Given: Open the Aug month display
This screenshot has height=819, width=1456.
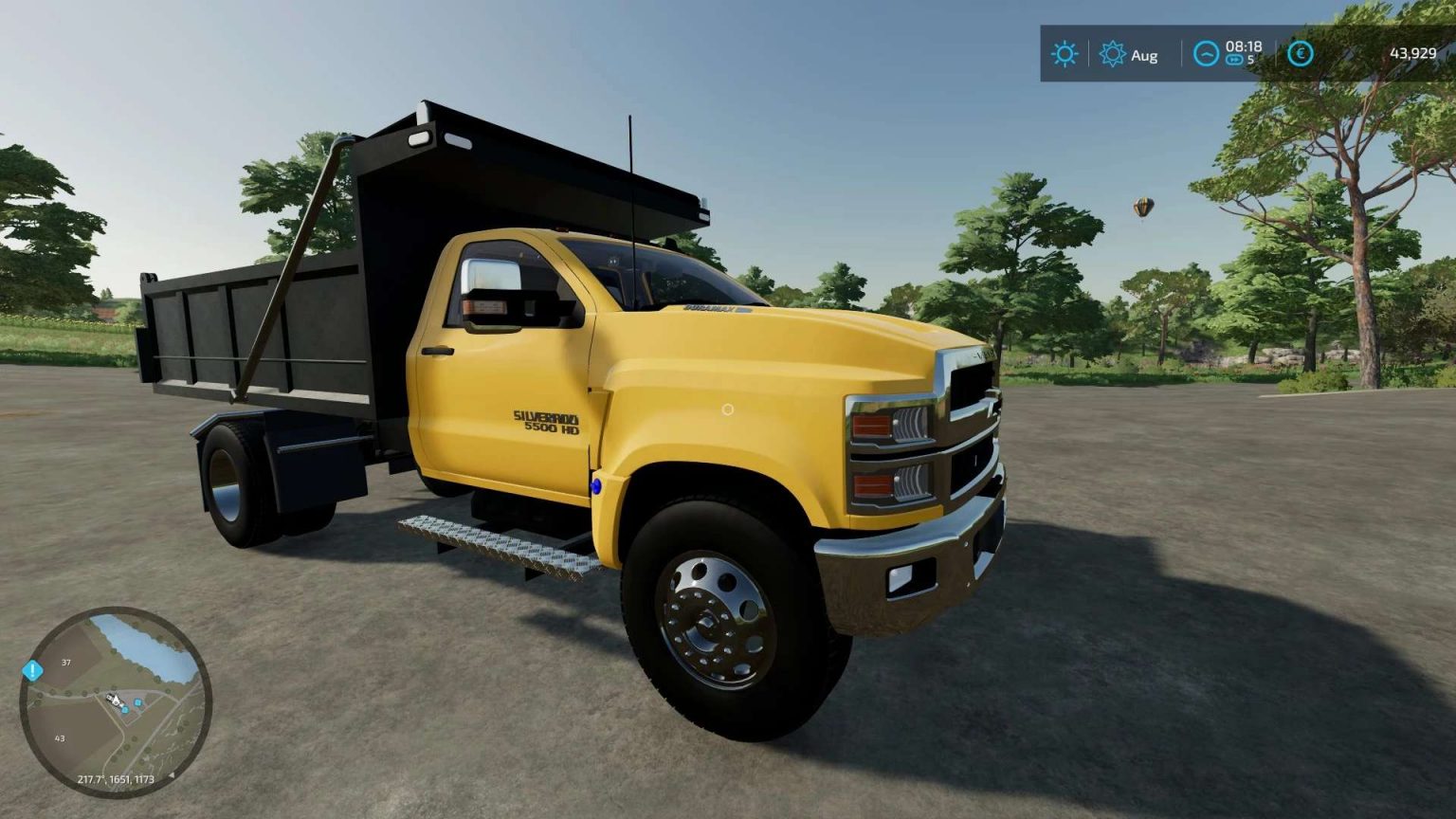Looking at the screenshot, I should point(1143,56).
